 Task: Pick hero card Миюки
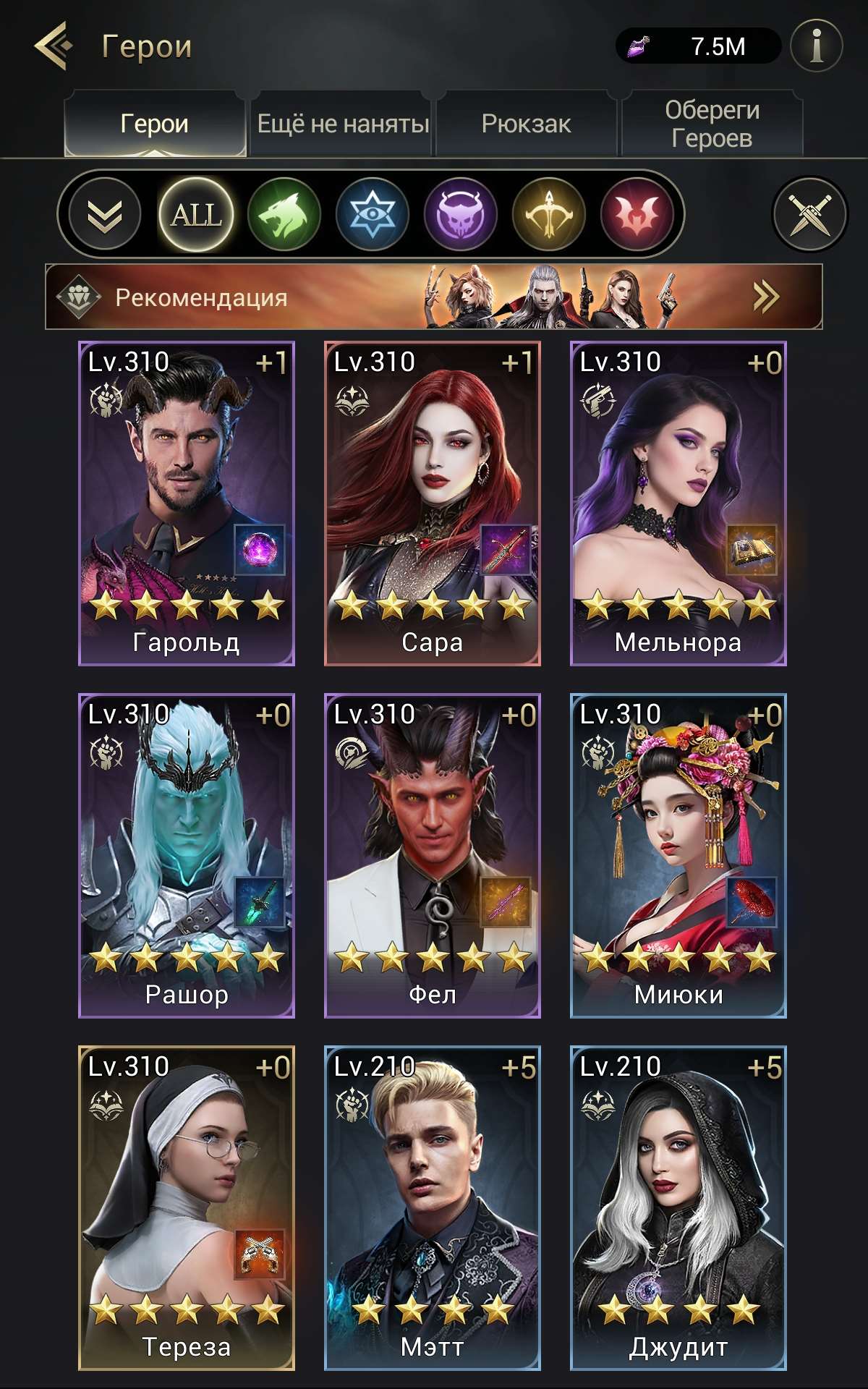[x=678, y=856]
